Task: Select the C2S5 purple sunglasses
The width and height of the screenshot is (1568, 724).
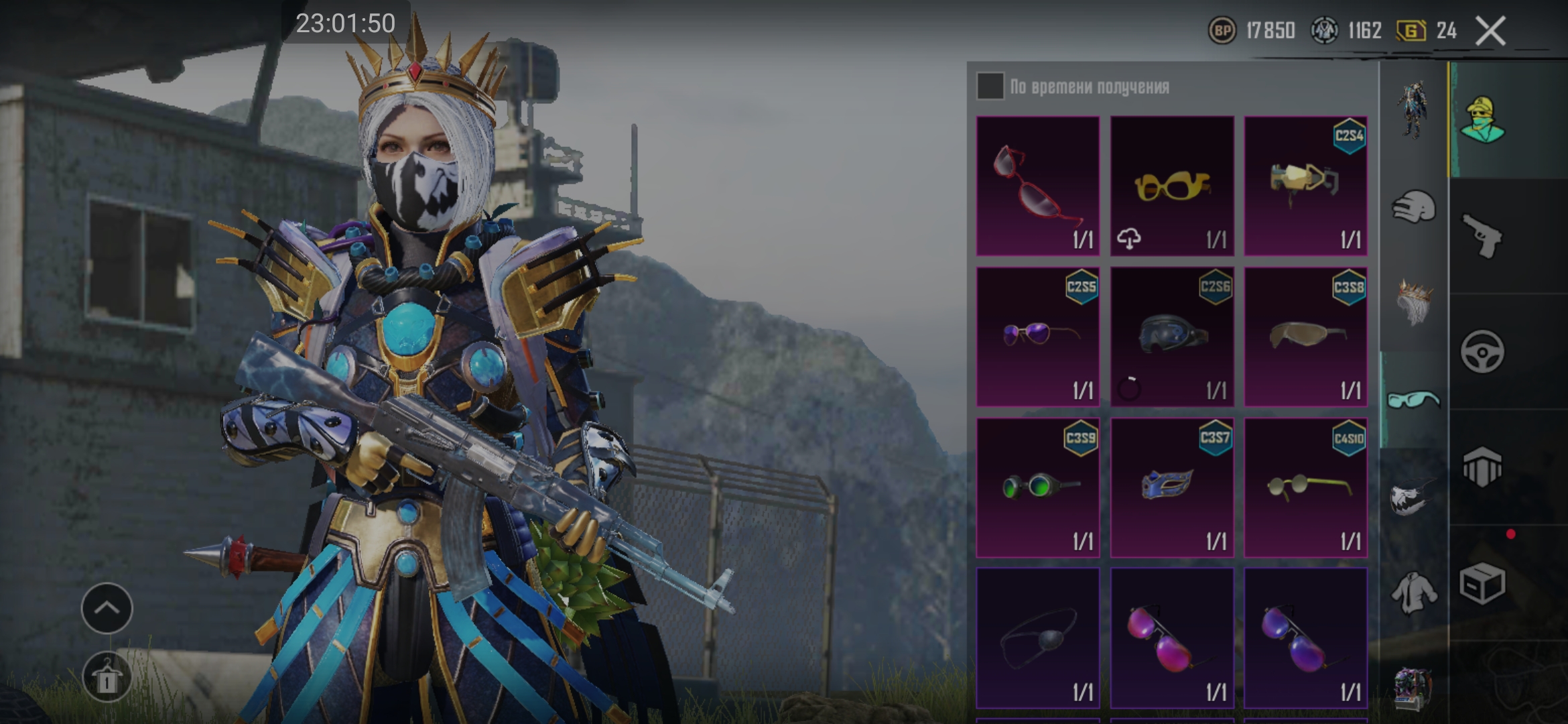Action: tap(1037, 337)
